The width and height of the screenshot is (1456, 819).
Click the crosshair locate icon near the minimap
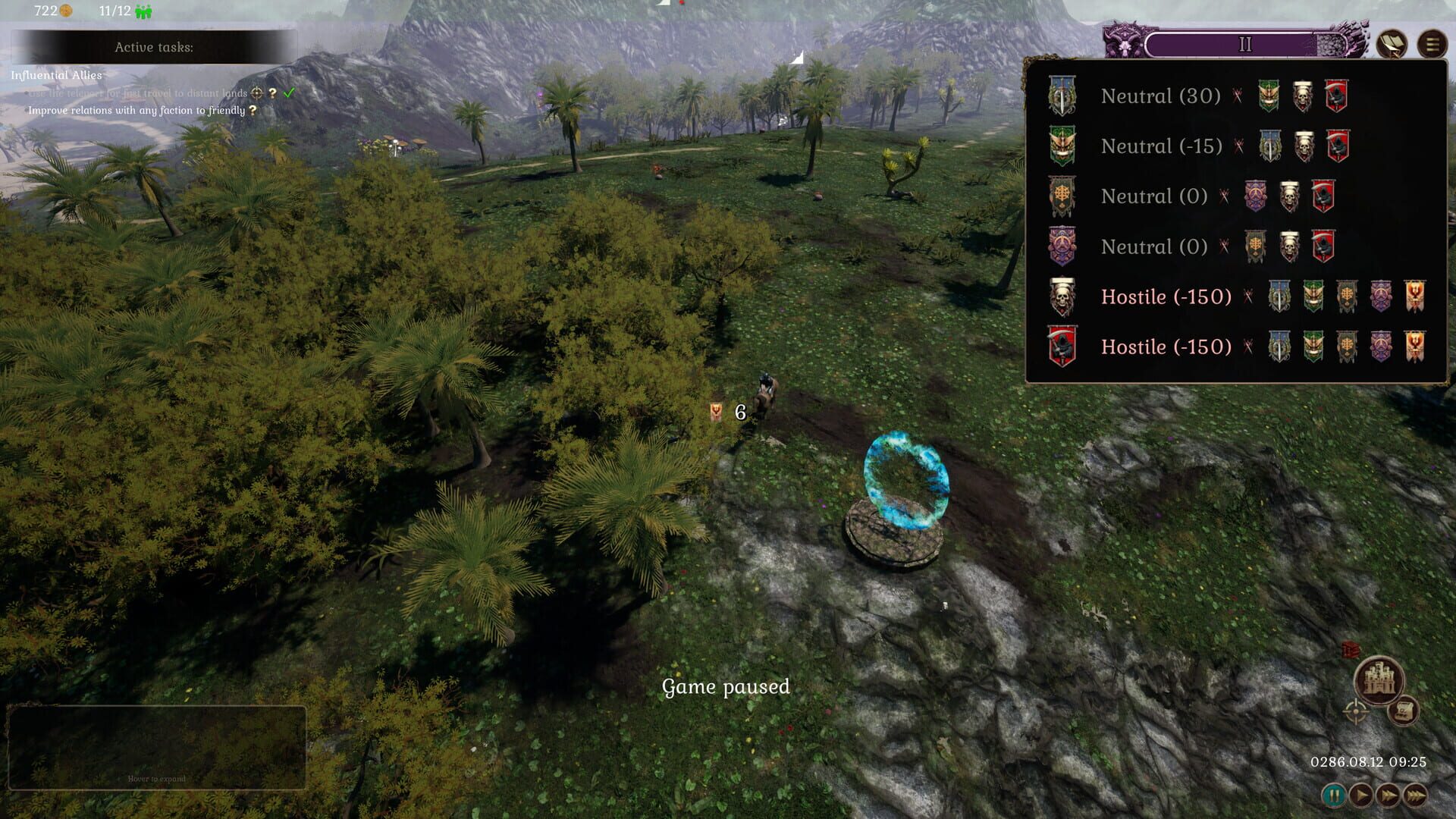(x=1354, y=713)
